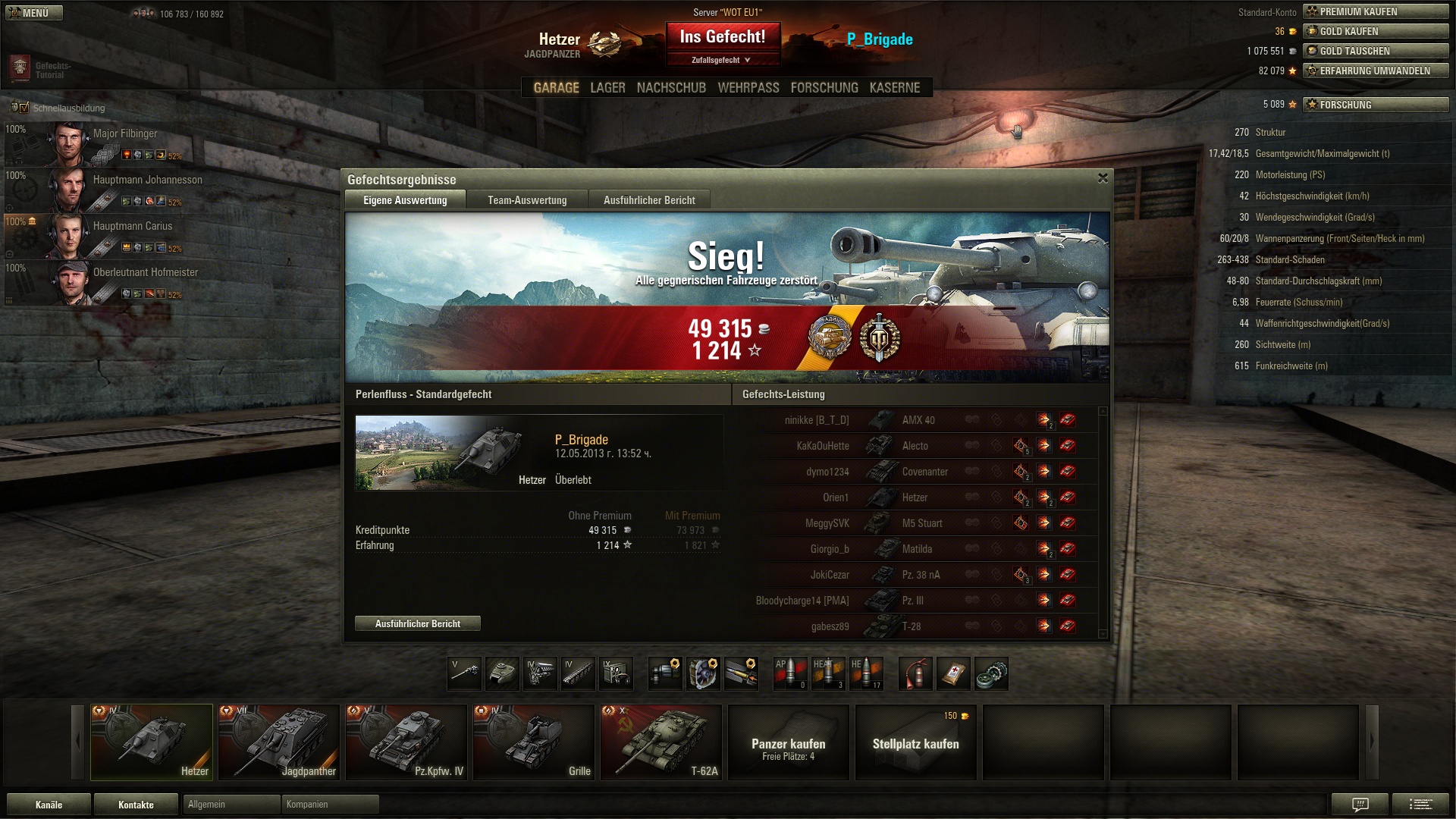Click the Ausführlicher Bericht button below stats
The height and width of the screenshot is (819, 1456).
pos(418,623)
